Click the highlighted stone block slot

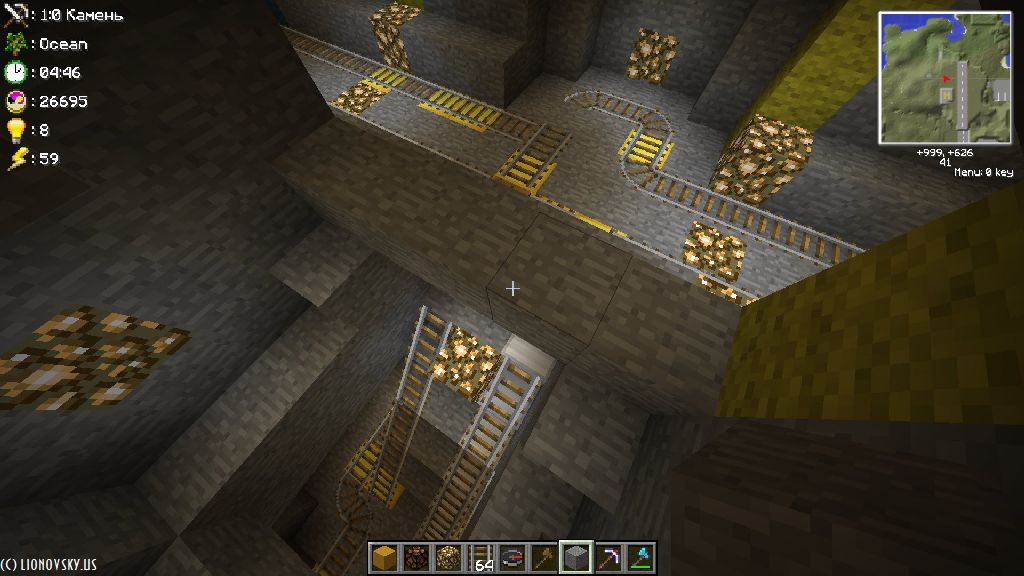[x=576, y=557]
